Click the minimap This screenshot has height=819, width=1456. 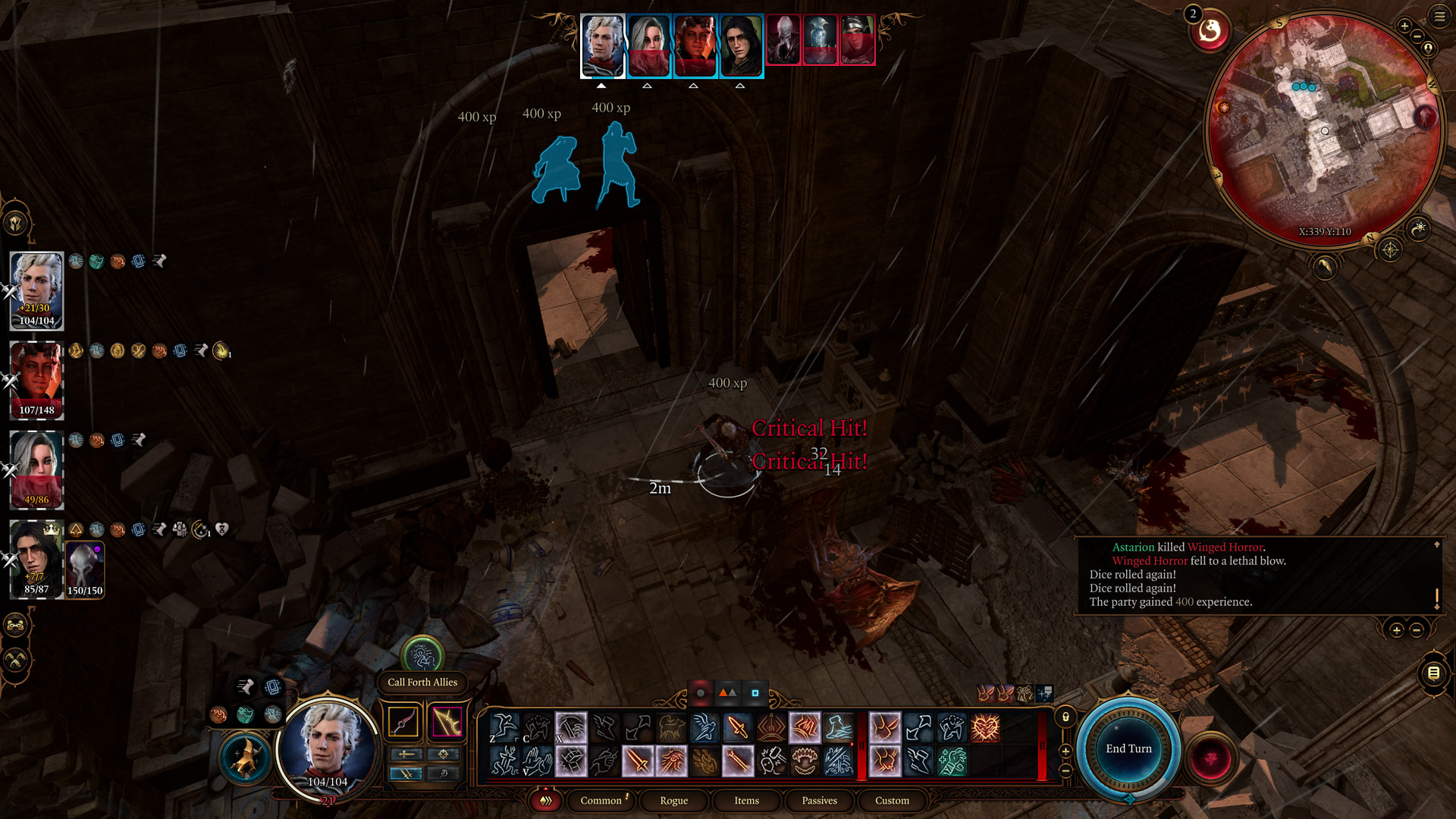click(x=1325, y=129)
